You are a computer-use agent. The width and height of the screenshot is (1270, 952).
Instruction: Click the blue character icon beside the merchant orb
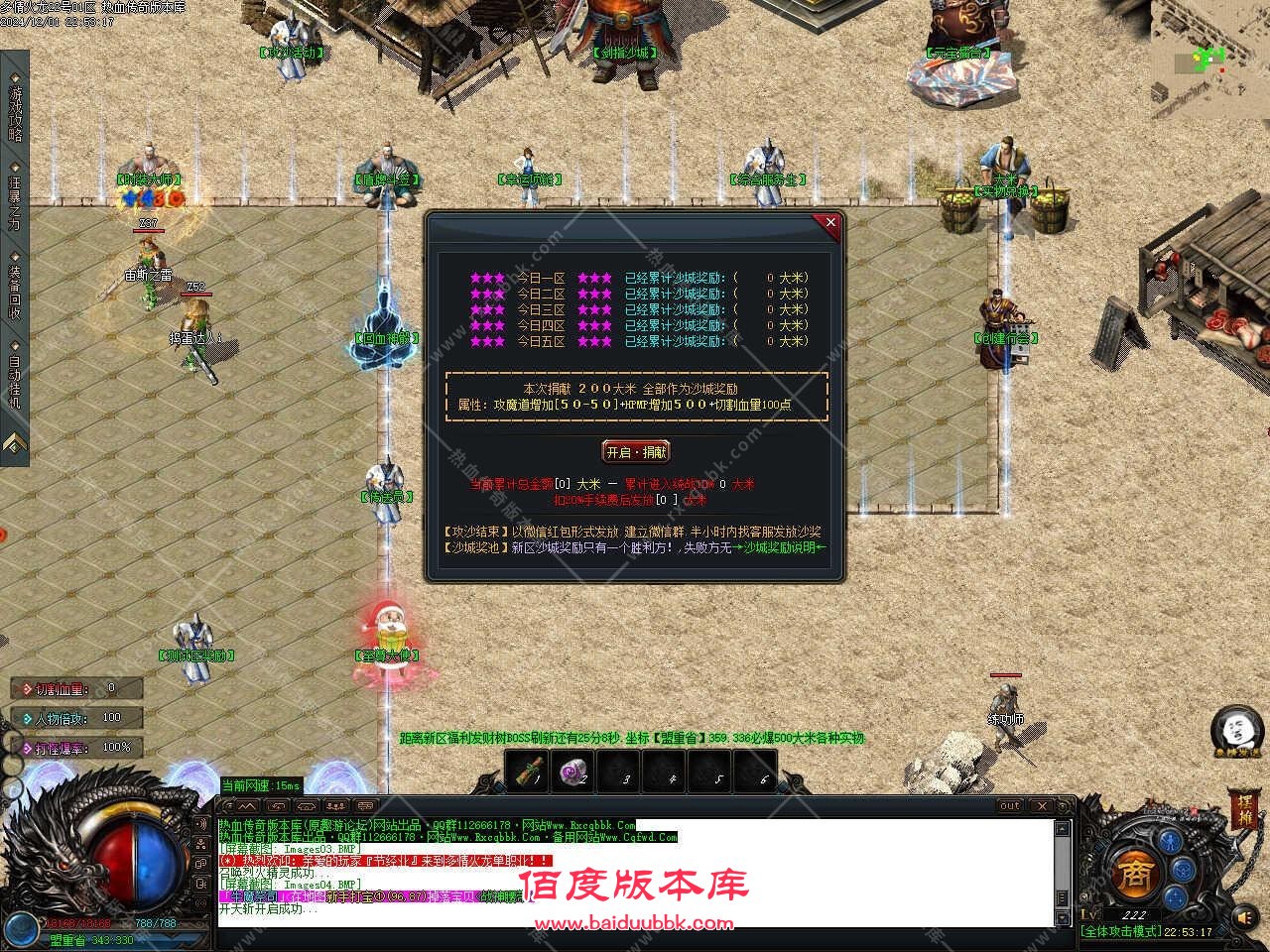(1170, 842)
